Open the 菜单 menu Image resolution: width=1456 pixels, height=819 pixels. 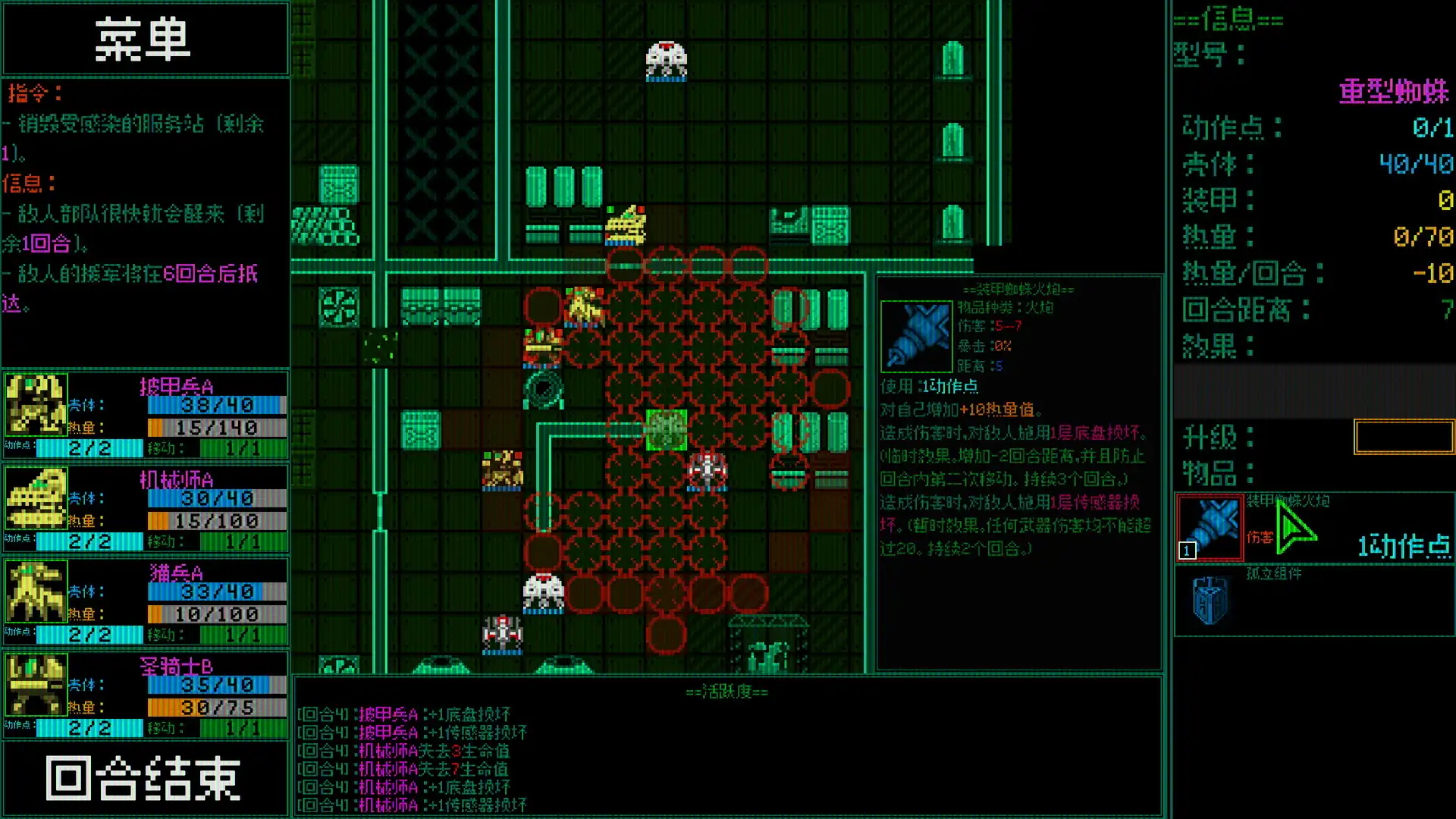tap(146, 38)
